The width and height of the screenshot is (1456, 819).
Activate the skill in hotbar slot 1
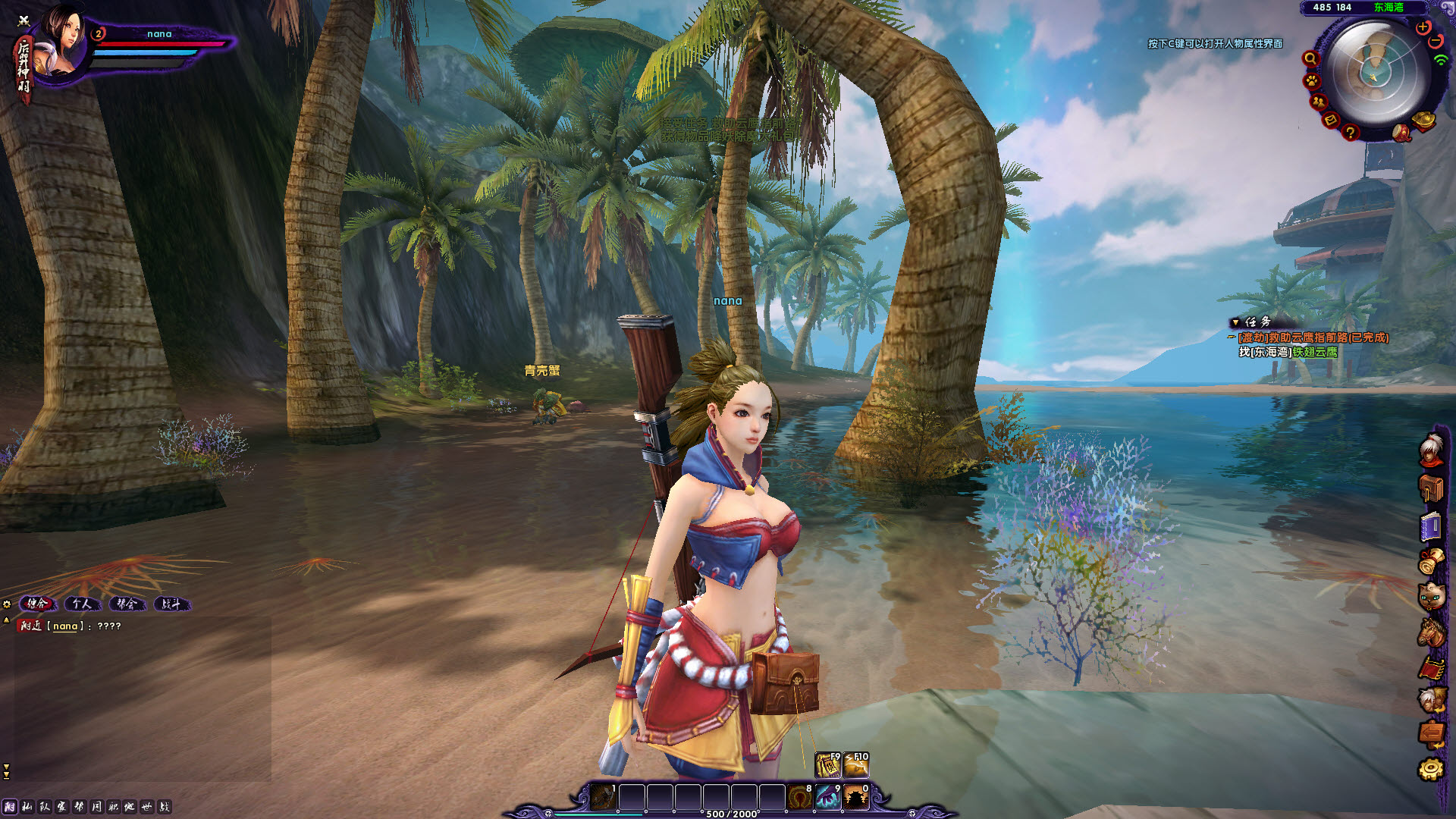tap(603, 798)
